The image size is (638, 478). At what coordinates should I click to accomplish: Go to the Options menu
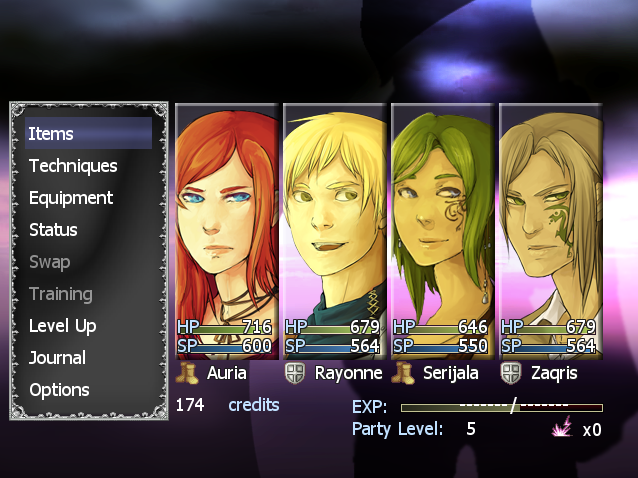click(59, 390)
